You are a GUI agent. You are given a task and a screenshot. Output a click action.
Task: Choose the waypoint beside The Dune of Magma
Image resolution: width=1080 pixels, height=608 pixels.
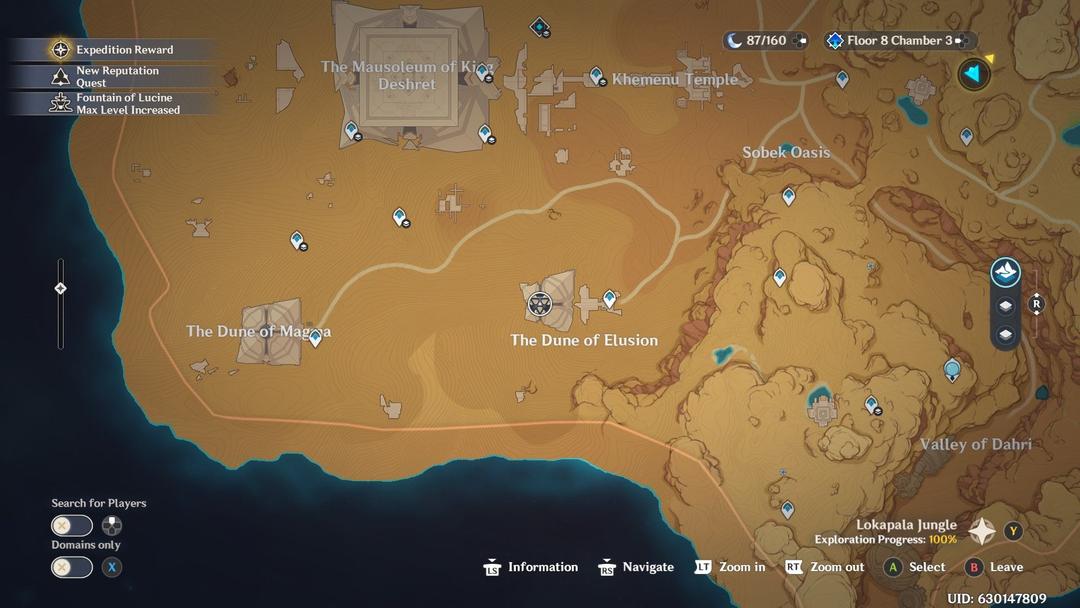pos(316,338)
